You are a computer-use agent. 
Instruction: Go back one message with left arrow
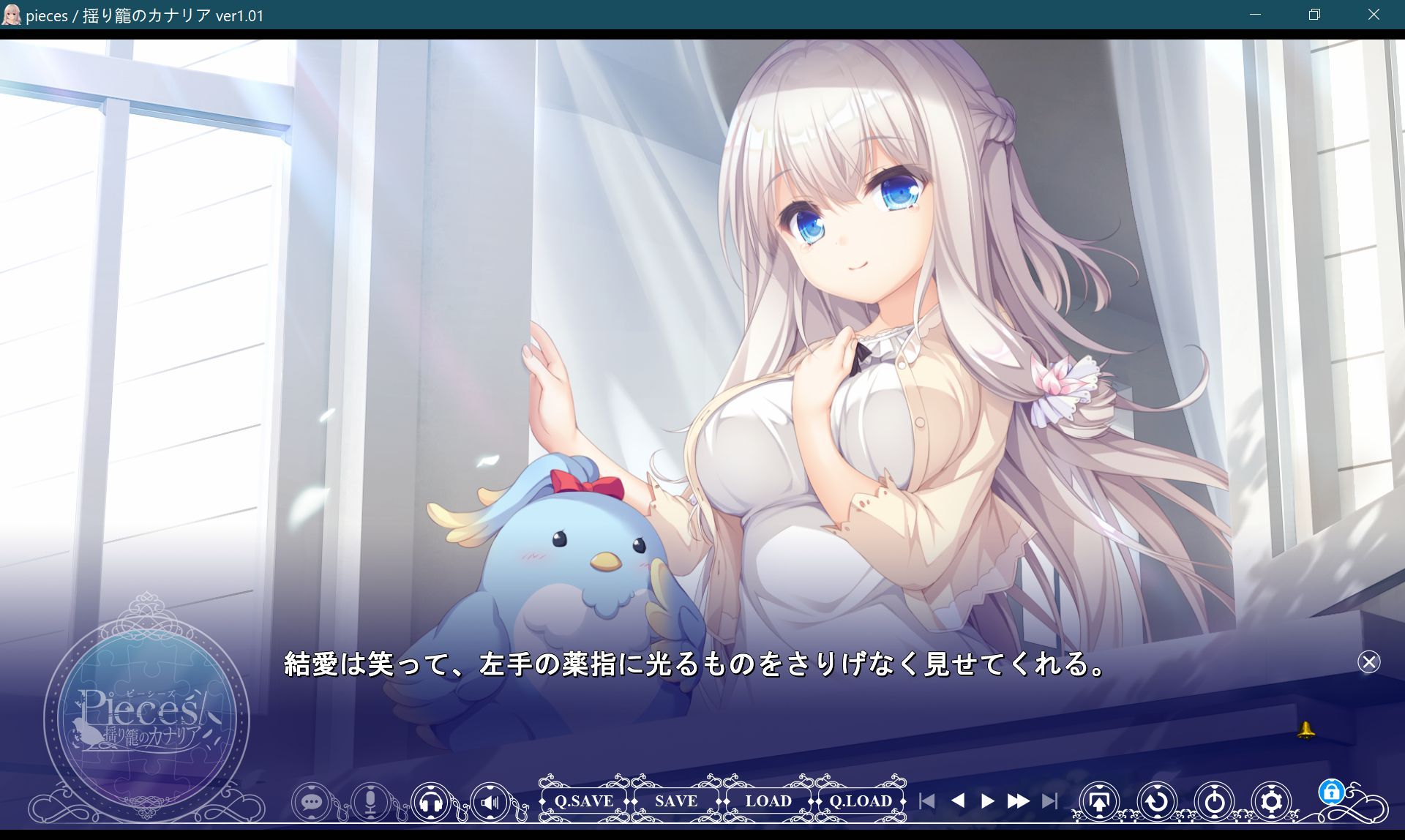[960, 801]
